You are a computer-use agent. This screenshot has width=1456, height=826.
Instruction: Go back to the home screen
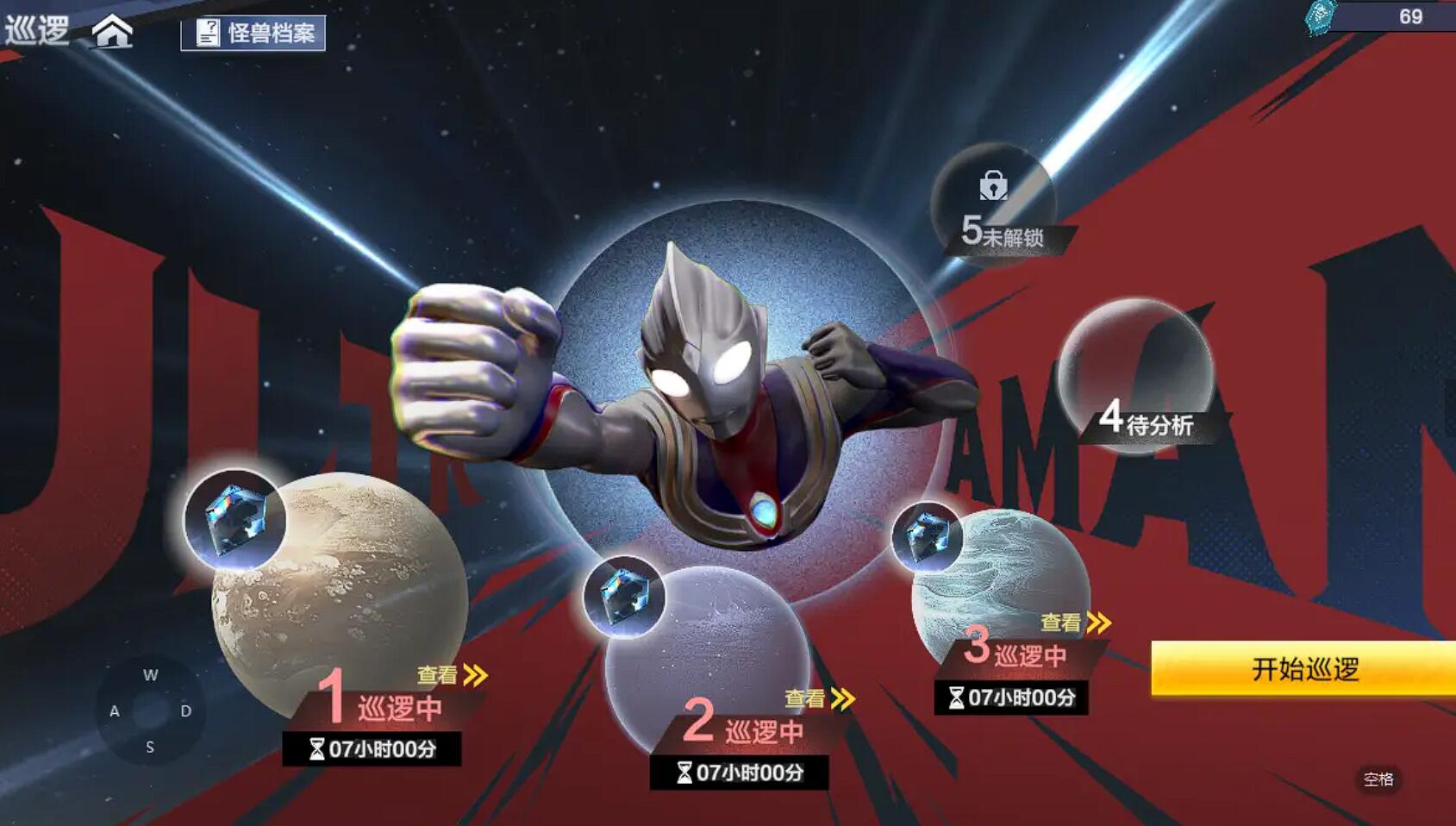tap(113, 32)
